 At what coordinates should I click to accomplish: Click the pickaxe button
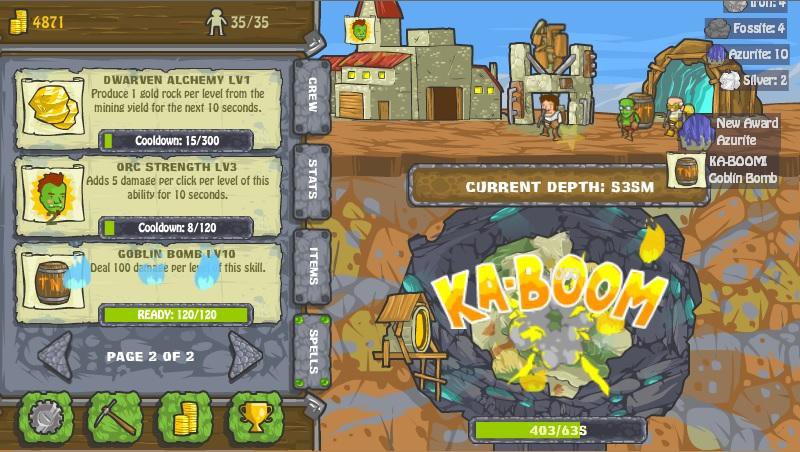coord(116,416)
